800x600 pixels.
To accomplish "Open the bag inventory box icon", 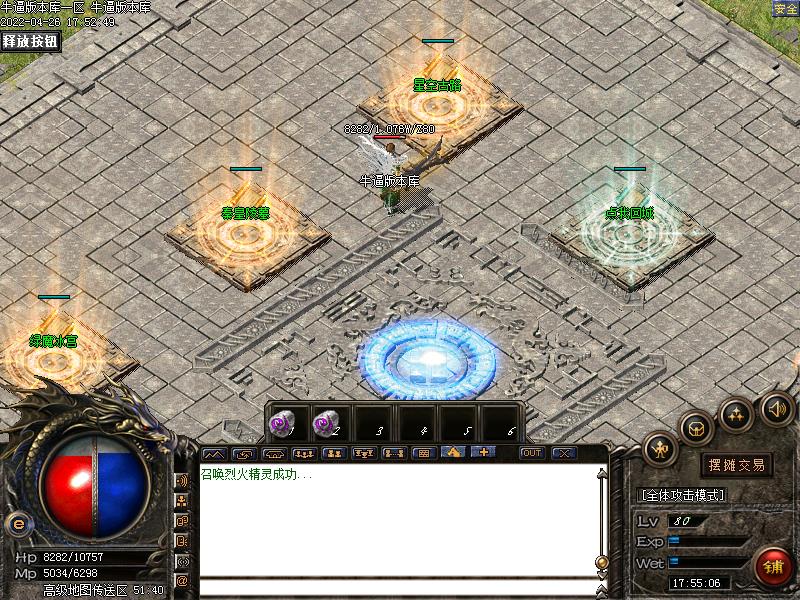I will tap(696, 427).
